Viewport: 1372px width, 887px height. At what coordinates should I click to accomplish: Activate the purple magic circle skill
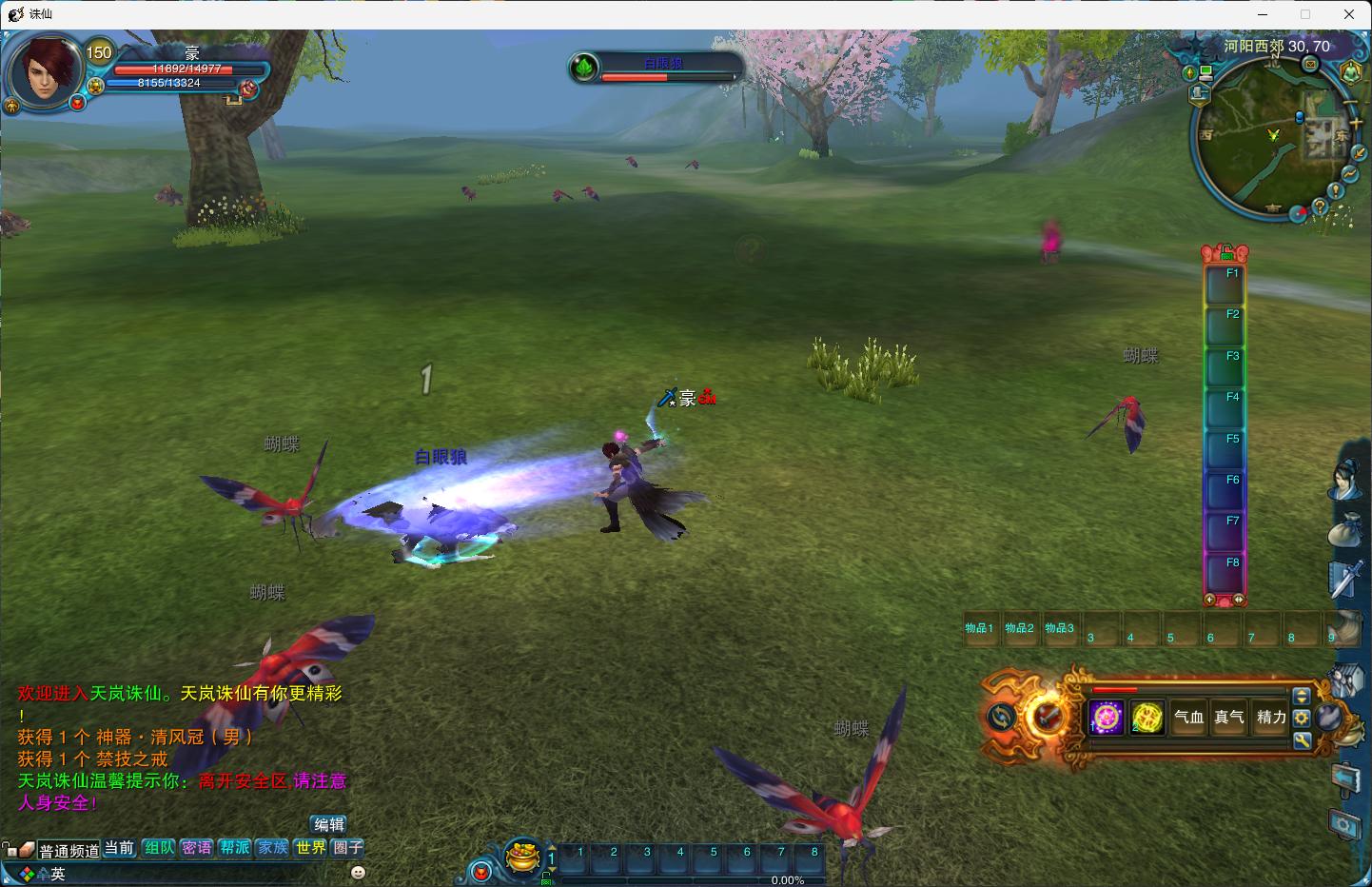1107,718
